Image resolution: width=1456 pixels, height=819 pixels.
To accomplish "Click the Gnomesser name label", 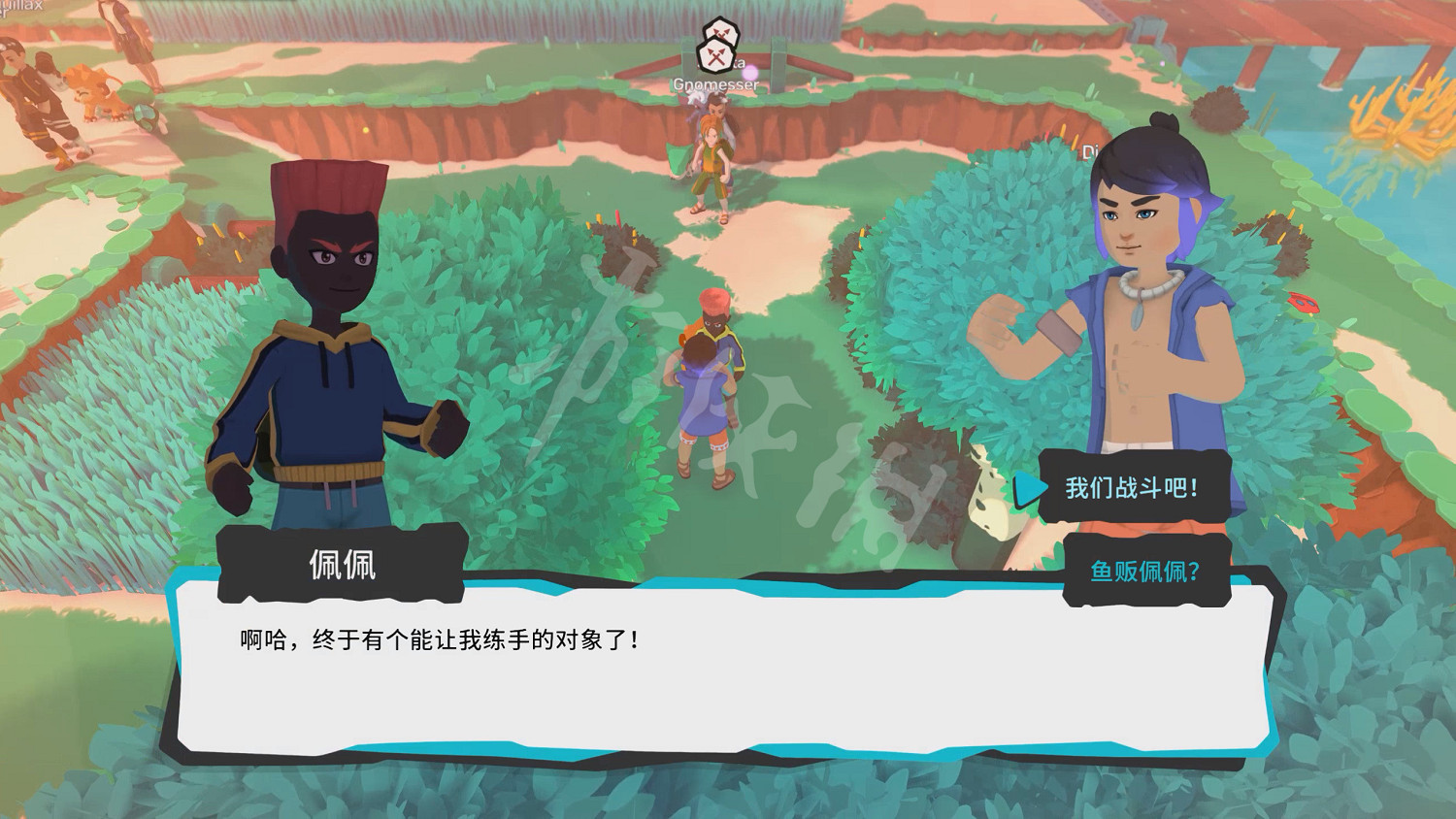I will pos(716,84).
